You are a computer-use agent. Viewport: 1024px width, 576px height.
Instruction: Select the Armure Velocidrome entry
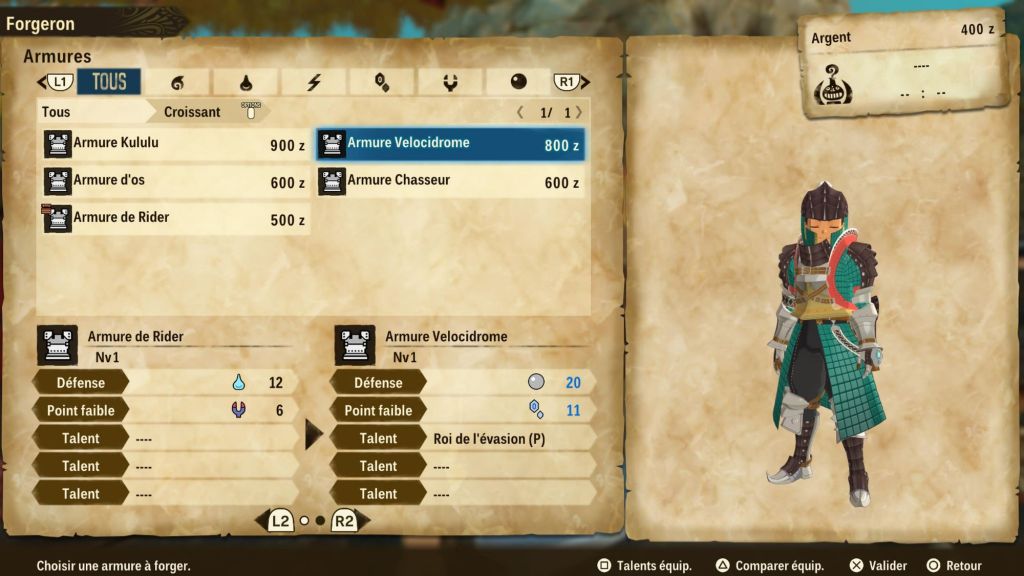450,144
